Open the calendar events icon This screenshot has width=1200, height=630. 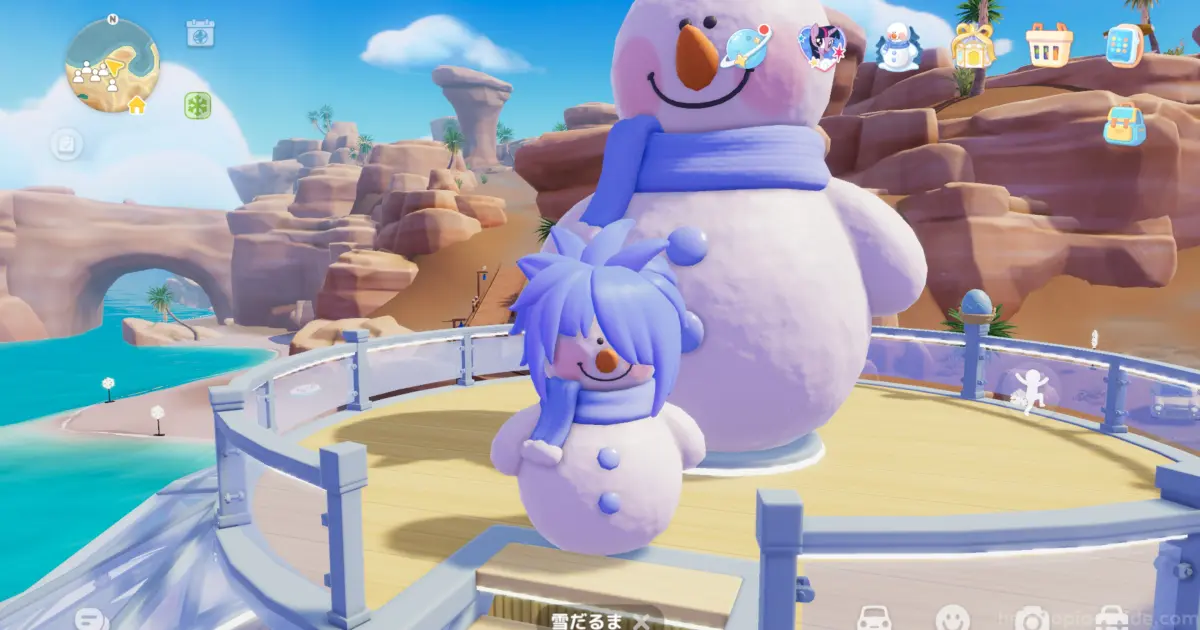(200, 33)
